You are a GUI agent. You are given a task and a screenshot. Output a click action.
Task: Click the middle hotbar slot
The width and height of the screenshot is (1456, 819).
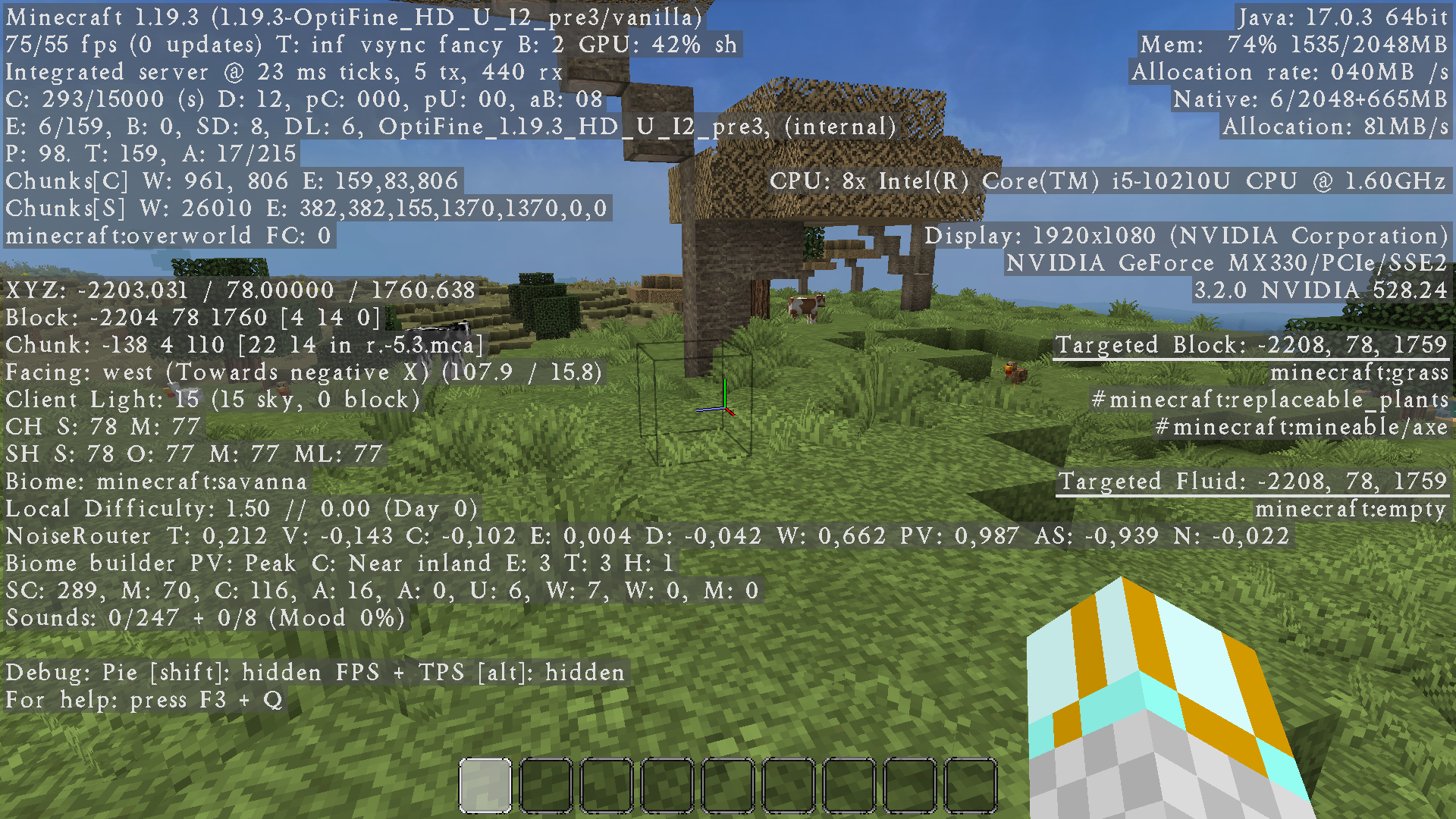pyautogui.click(x=726, y=784)
